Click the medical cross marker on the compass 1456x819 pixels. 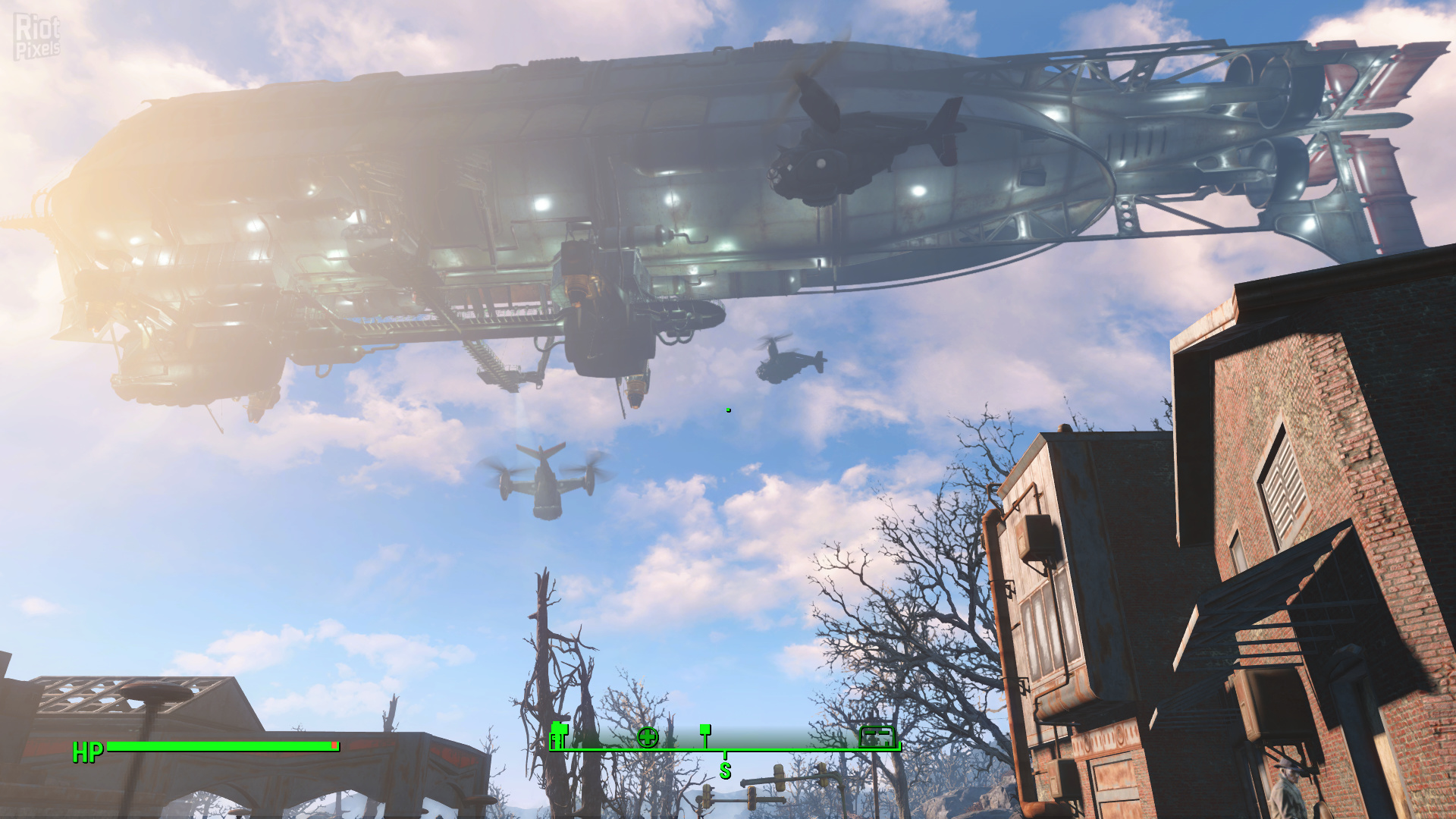click(648, 736)
